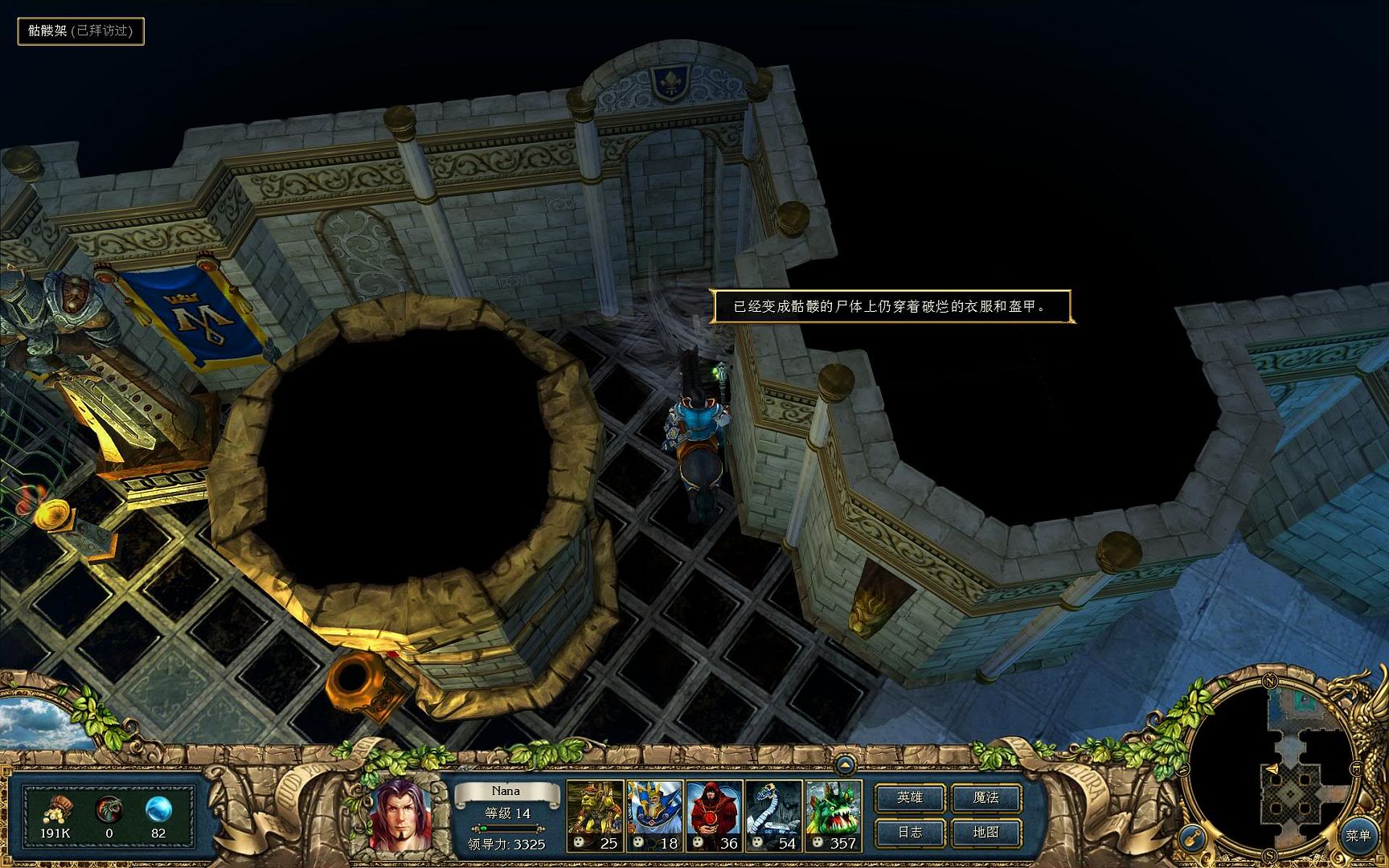Open the 菜单 (Menu) round button
This screenshot has width=1389, height=868.
(1358, 836)
